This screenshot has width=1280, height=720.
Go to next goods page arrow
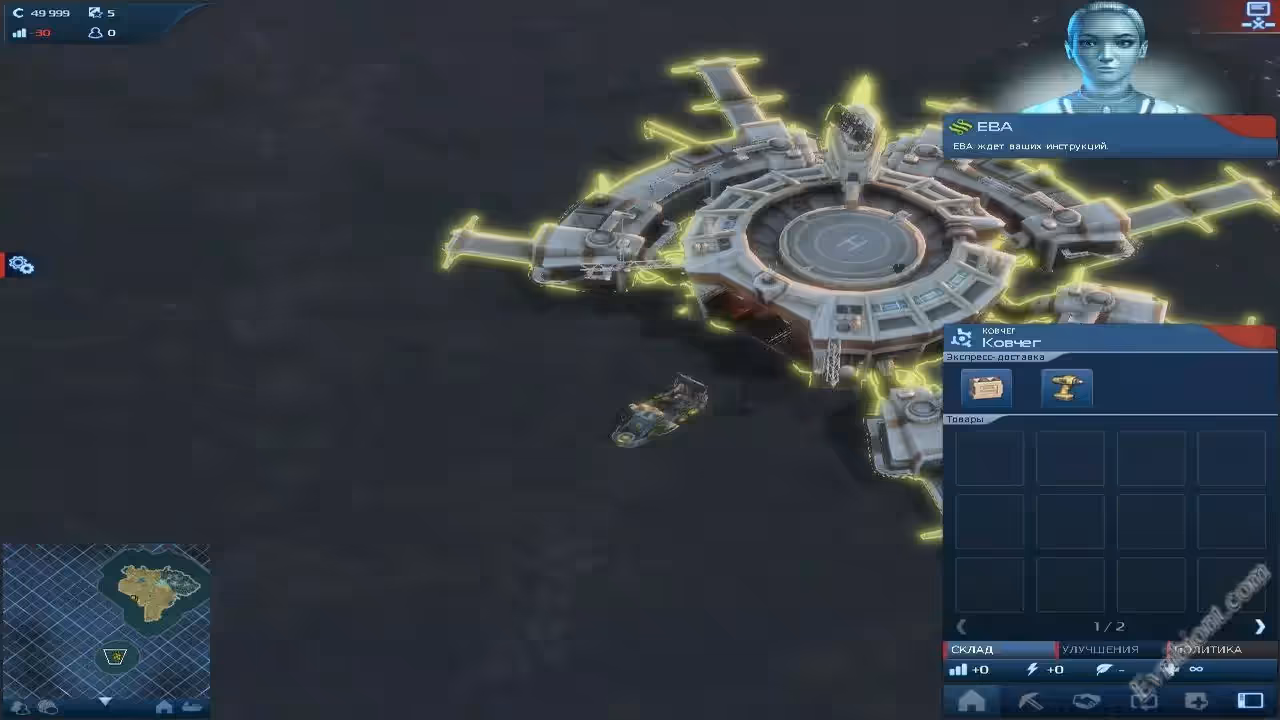pos(1259,627)
